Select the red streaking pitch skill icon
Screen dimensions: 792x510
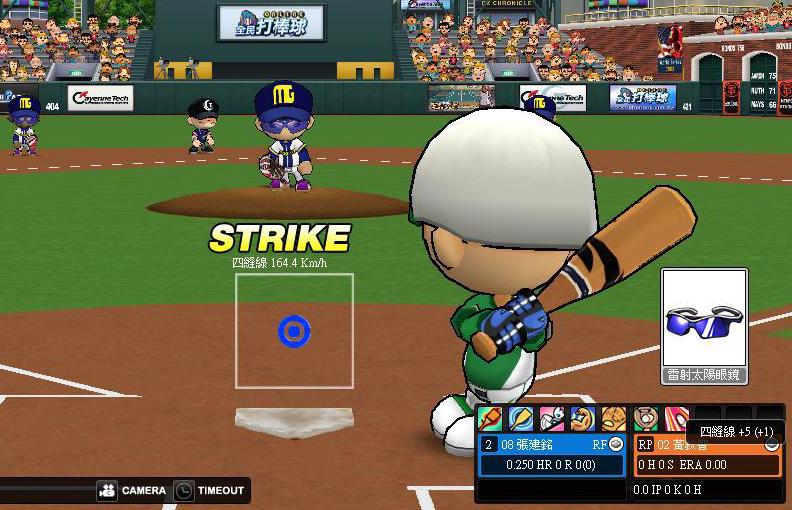point(677,418)
